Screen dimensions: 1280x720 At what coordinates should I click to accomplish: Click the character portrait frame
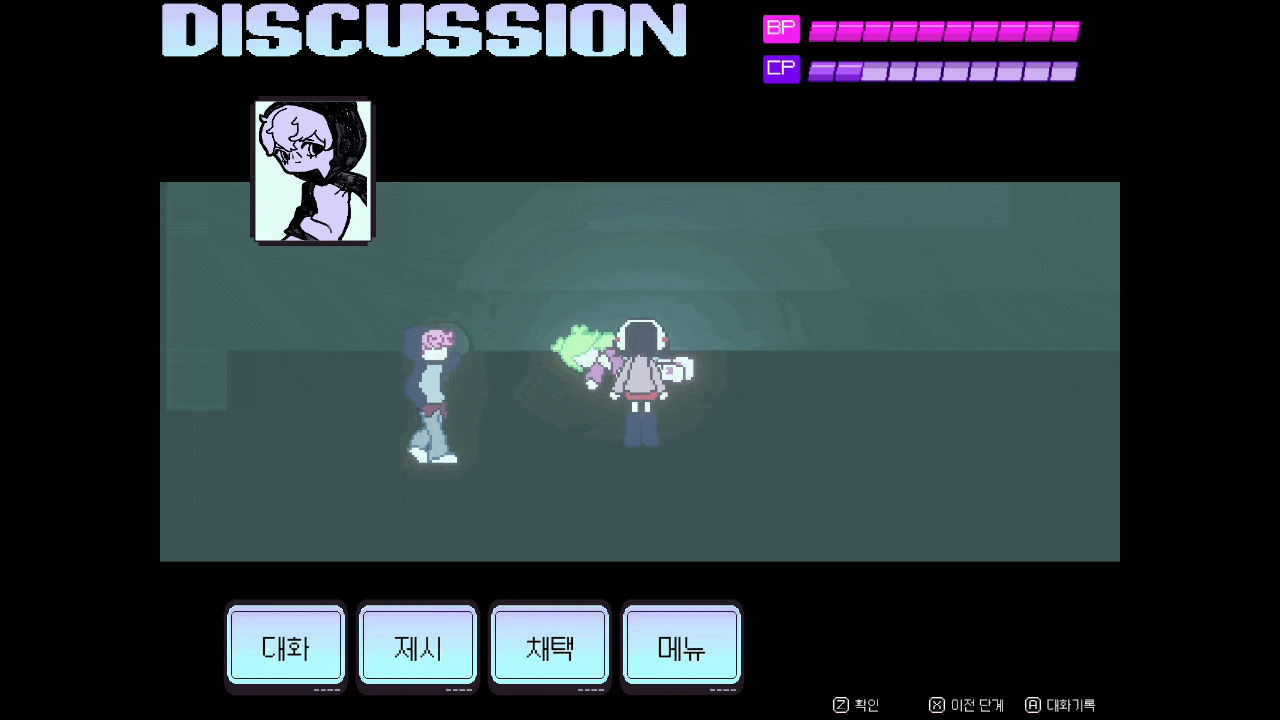pyautogui.click(x=311, y=170)
